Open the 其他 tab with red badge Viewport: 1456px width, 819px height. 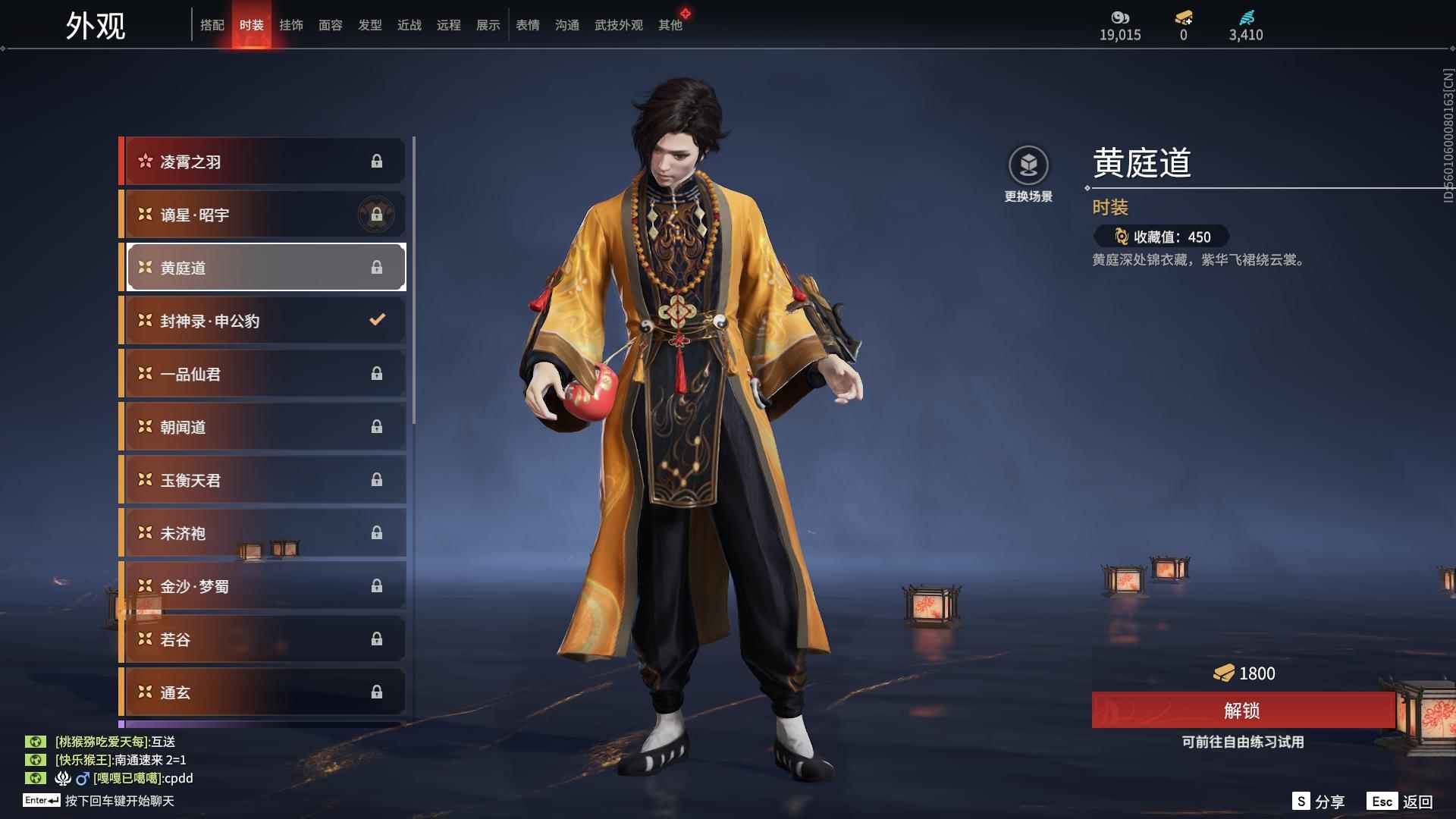670,24
